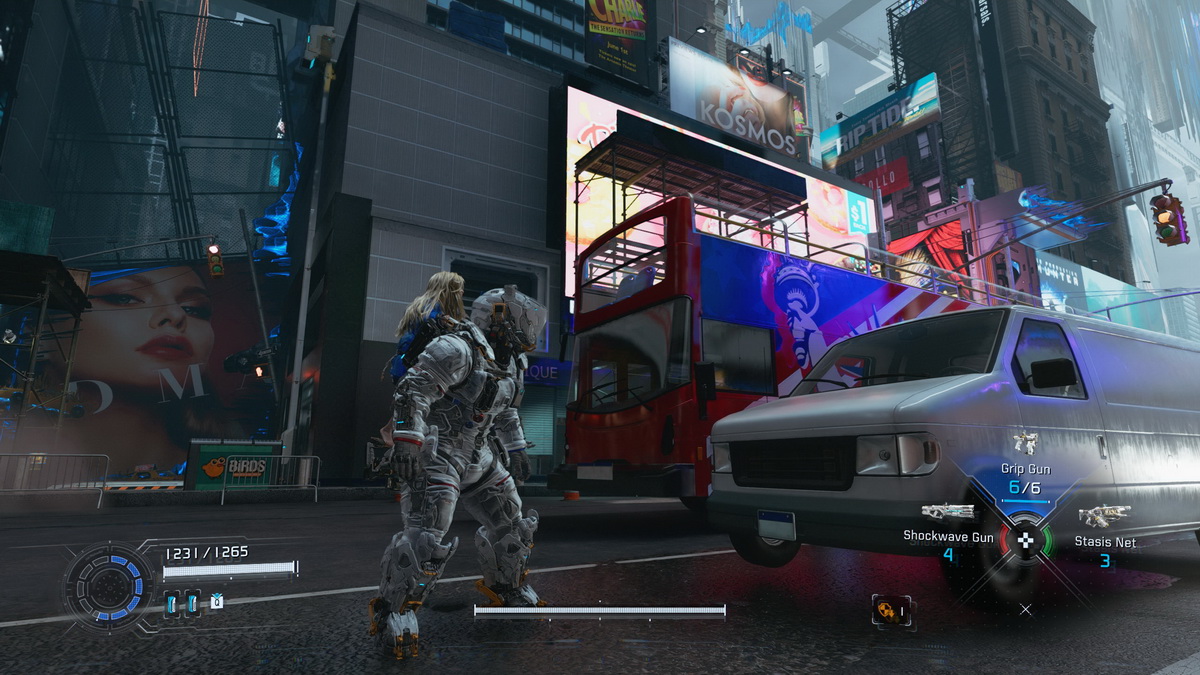Select the Grip Gun weapon slot
Image resolution: width=1200 pixels, height=675 pixels.
click(x=1024, y=444)
